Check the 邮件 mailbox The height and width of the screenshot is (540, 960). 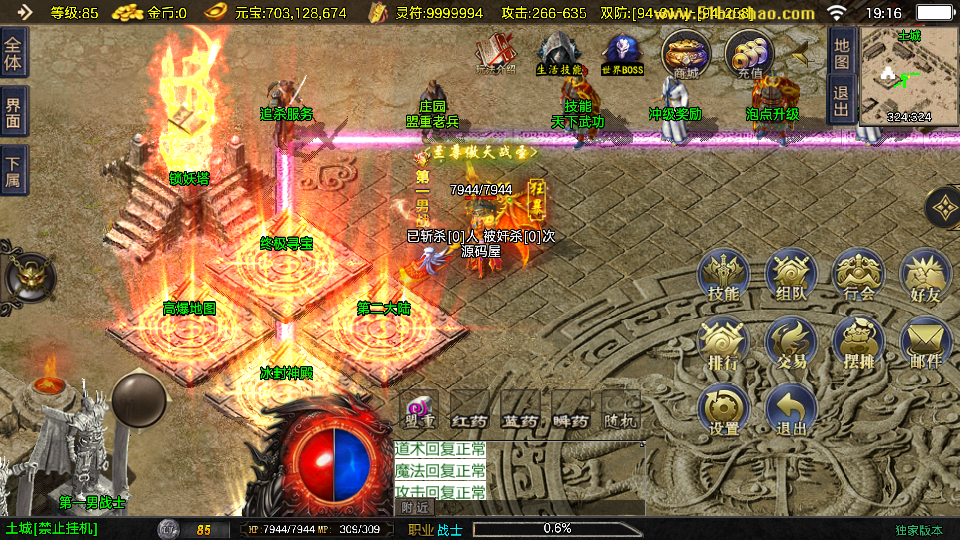tap(925, 342)
